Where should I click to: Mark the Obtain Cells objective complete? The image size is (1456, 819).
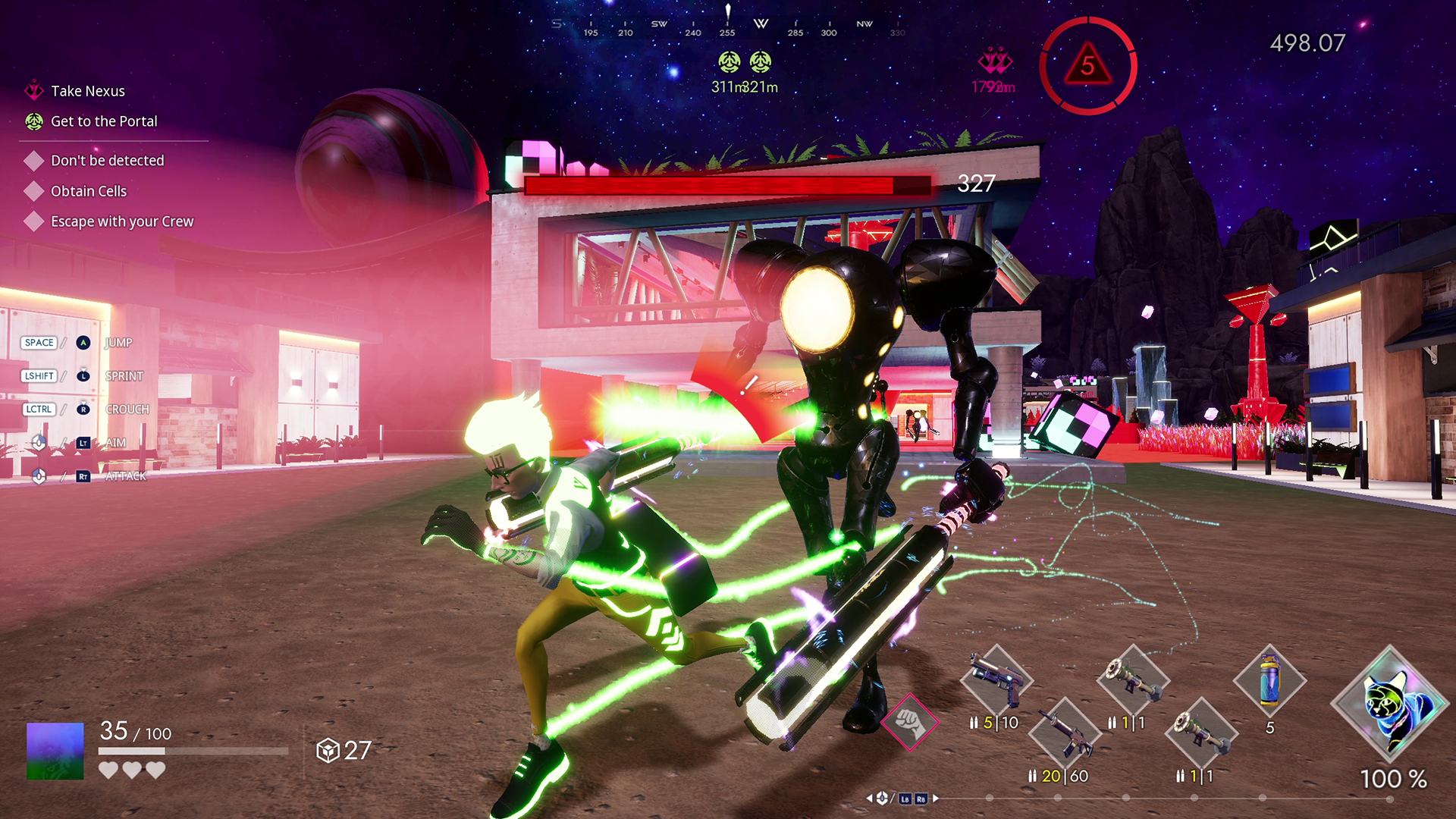click(33, 190)
